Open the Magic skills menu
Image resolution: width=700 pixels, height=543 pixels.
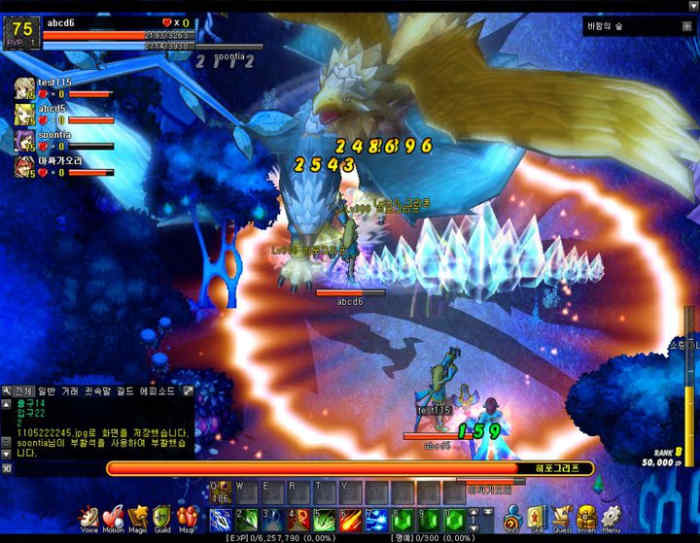(x=138, y=517)
